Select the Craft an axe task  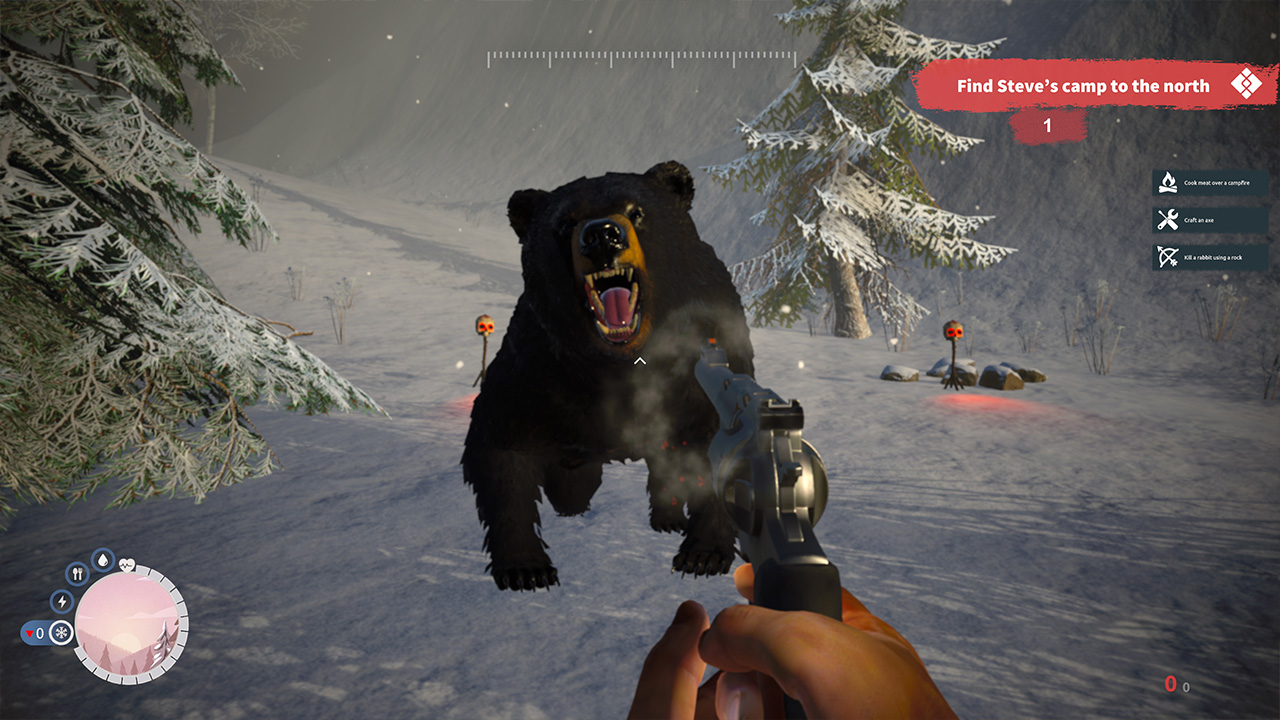tap(1211, 220)
